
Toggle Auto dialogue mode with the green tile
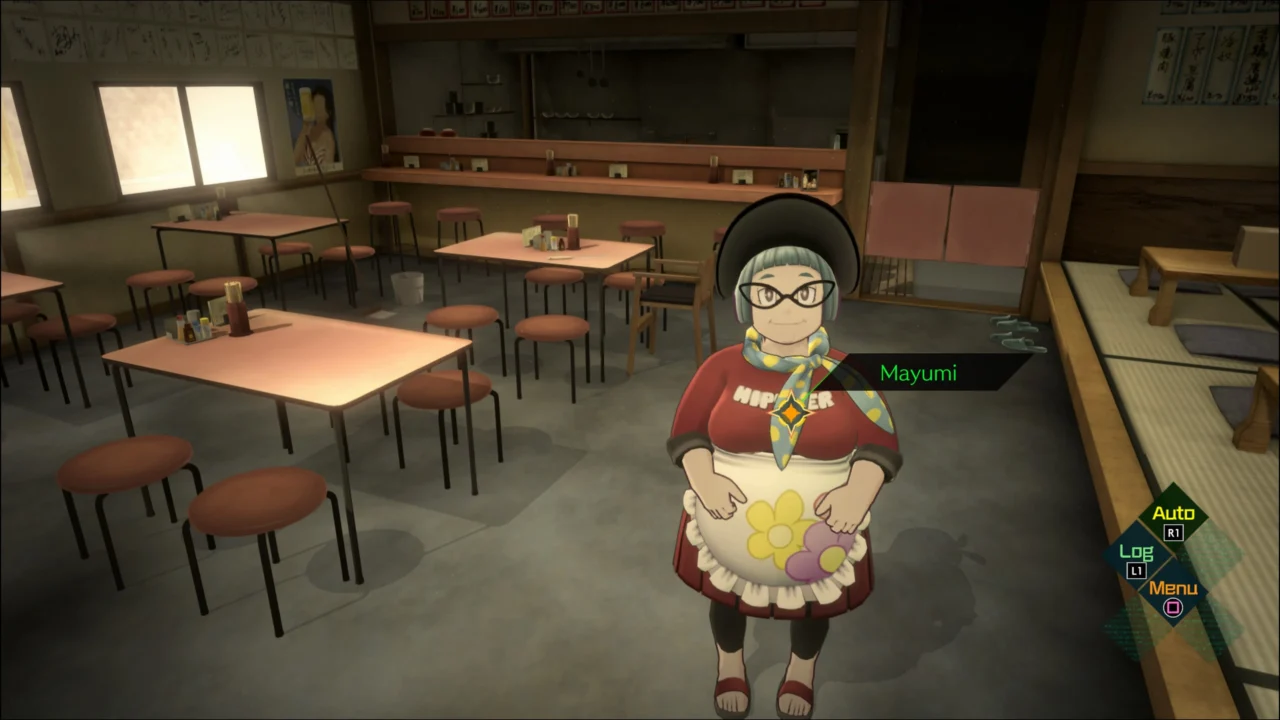pyautogui.click(x=1174, y=512)
